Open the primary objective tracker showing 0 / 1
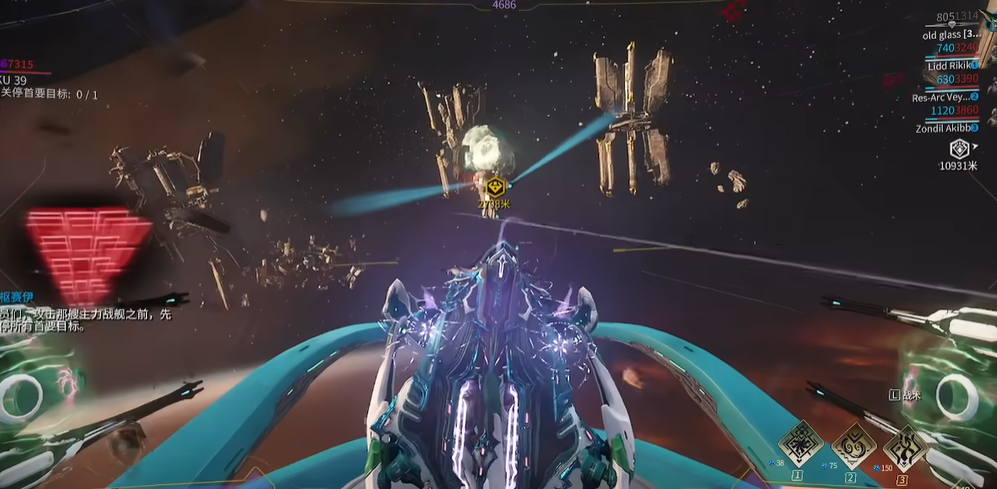 click(50, 94)
